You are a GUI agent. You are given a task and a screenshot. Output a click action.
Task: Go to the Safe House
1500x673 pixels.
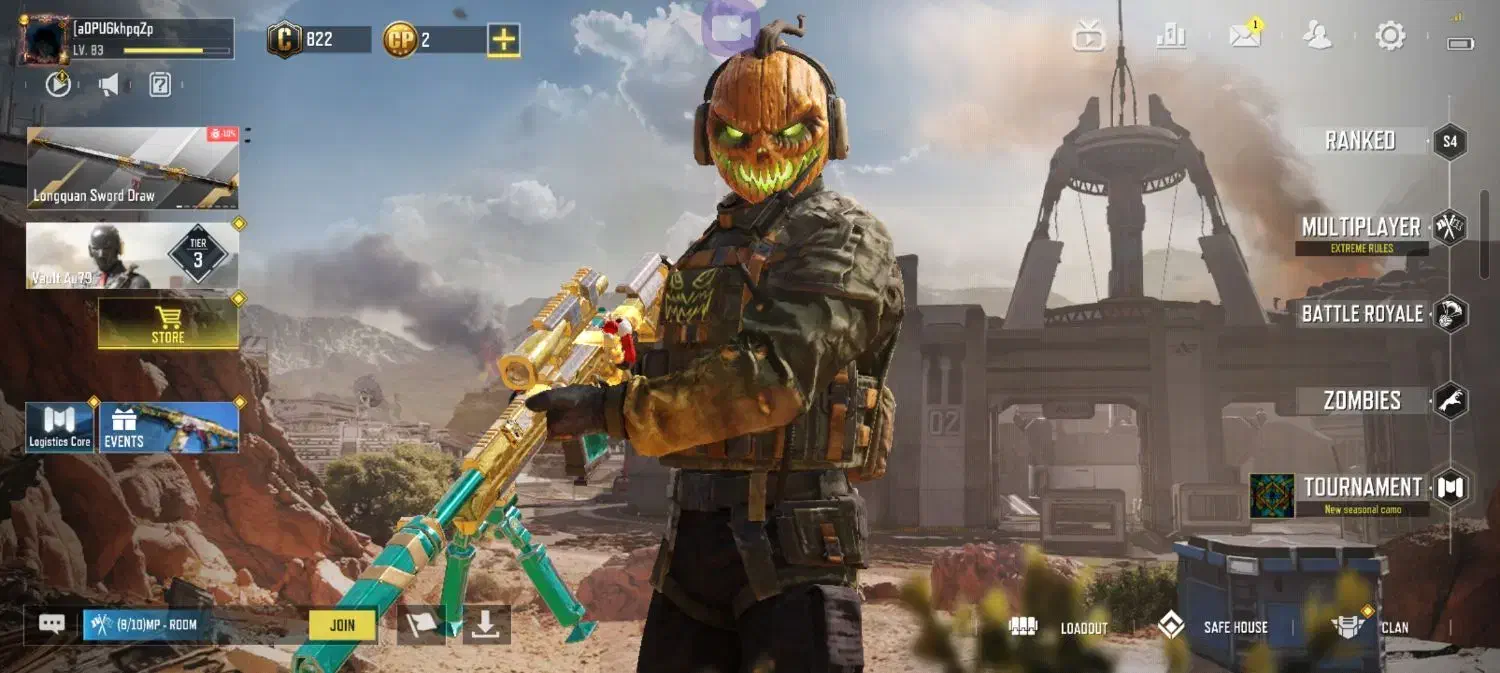point(1214,627)
